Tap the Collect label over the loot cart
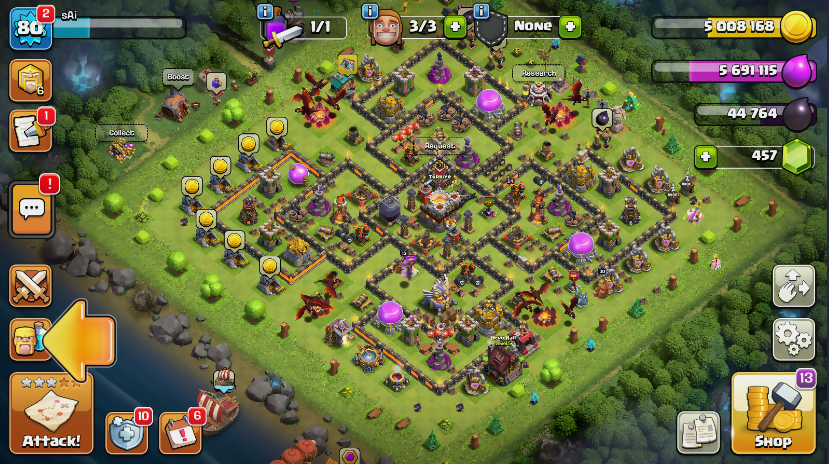 [122, 132]
